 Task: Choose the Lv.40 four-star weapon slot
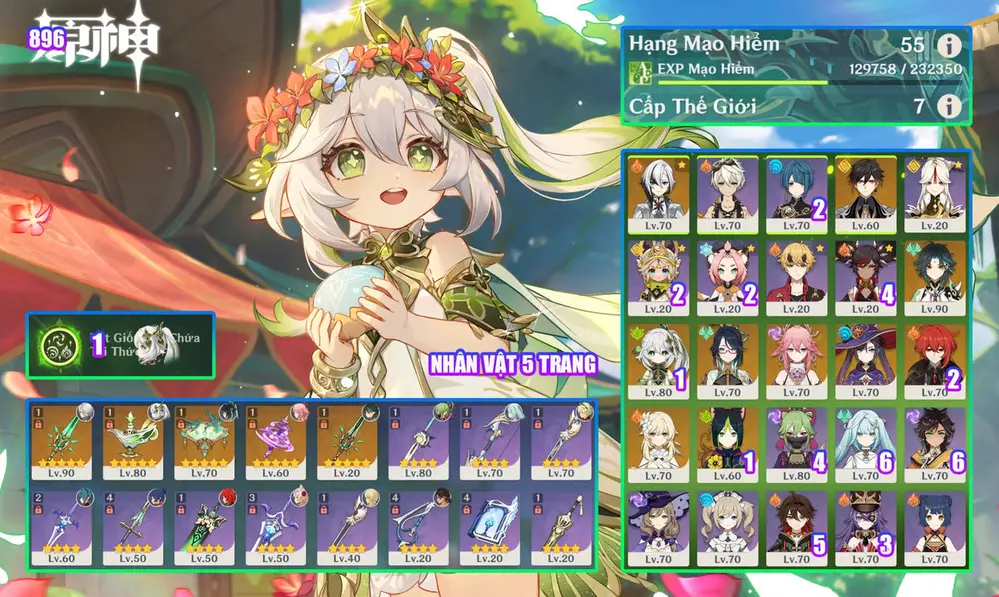click(346, 524)
